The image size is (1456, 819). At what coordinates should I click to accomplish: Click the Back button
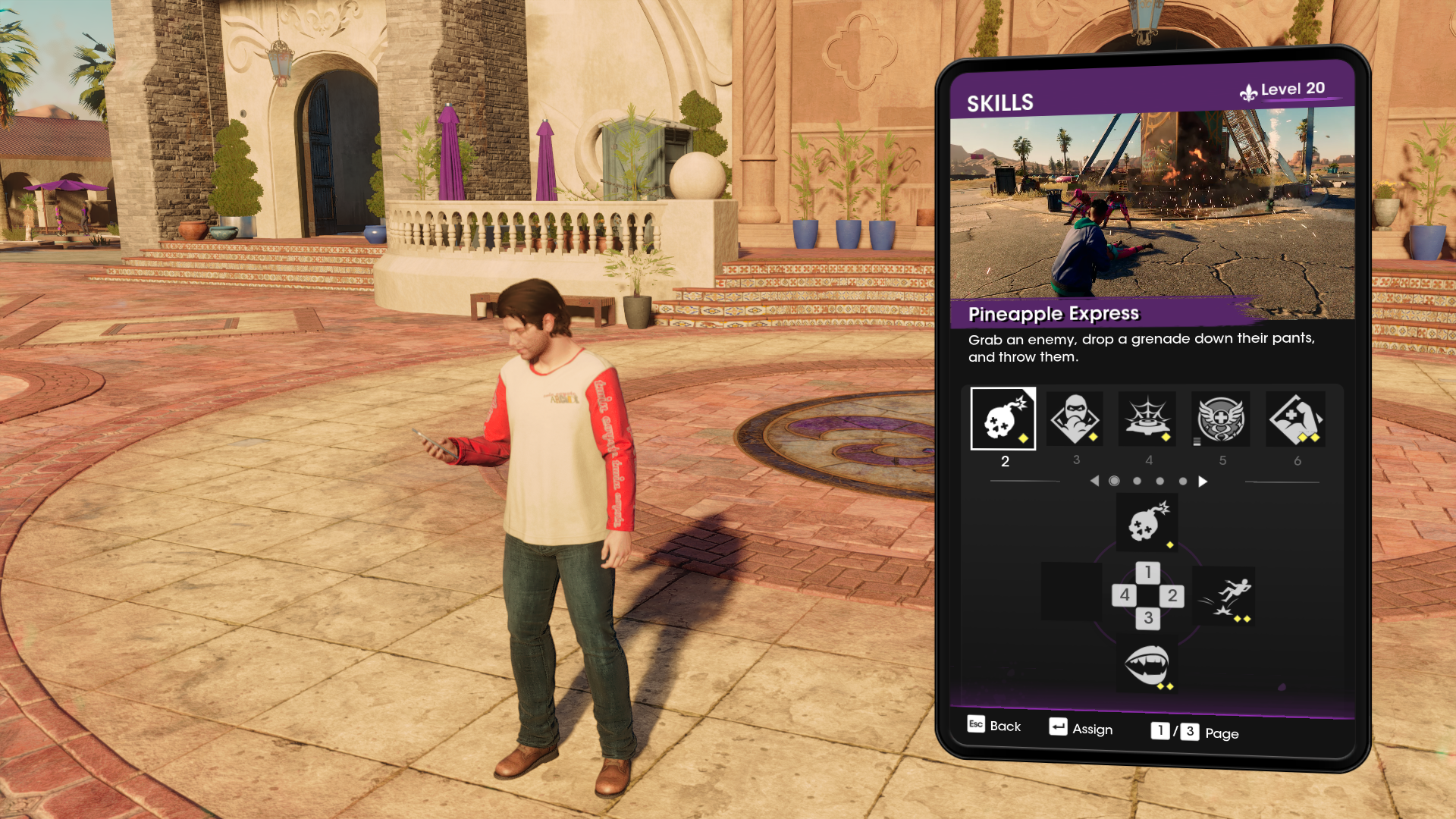994,726
